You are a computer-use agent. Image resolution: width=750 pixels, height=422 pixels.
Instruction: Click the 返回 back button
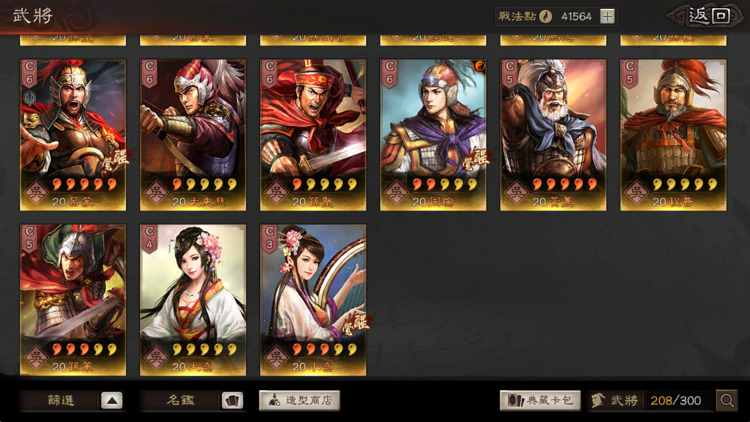click(x=709, y=15)
